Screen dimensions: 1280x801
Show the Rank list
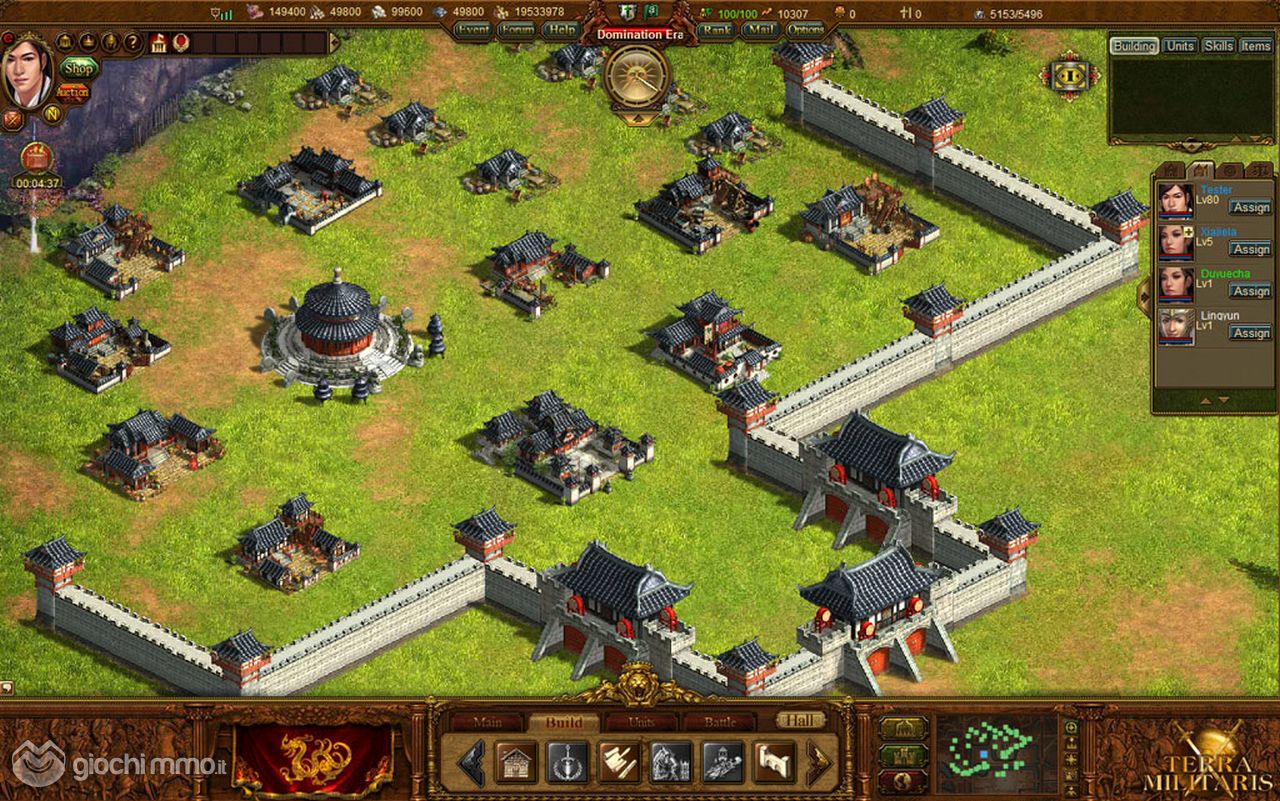pyautogui.click(x=715, y=30)
